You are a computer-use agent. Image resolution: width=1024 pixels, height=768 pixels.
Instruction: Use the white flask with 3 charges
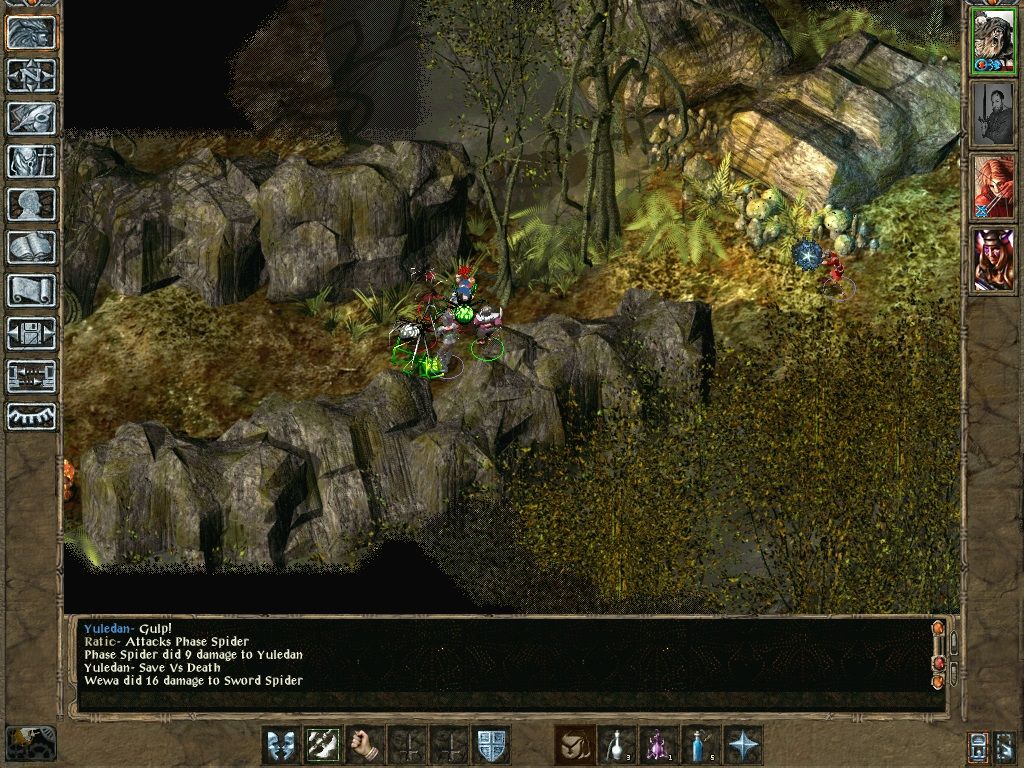tap(617, 746)
